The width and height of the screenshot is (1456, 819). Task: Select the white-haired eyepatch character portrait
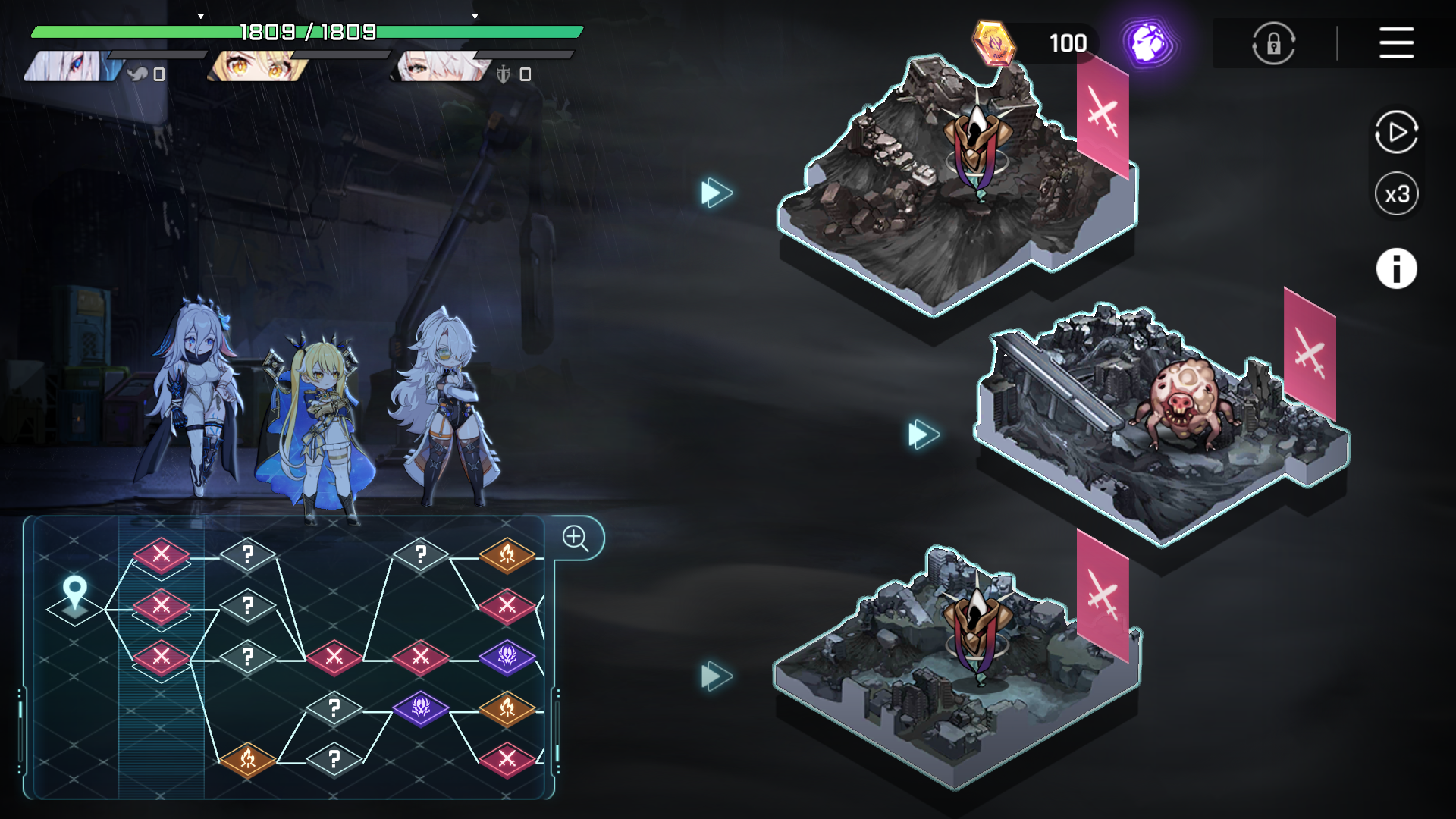440,67
